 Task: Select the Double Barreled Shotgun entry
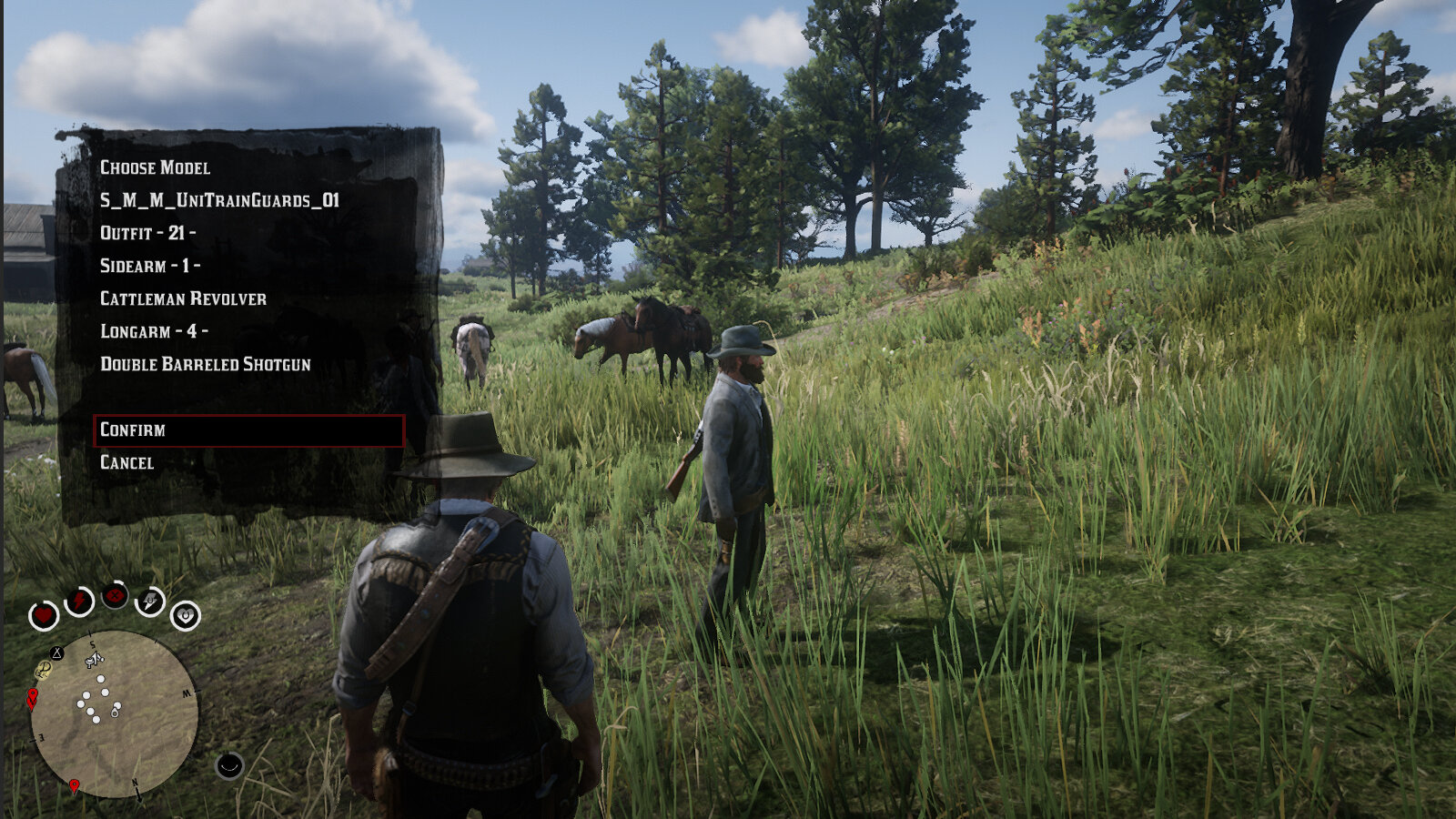coord(206,365)
